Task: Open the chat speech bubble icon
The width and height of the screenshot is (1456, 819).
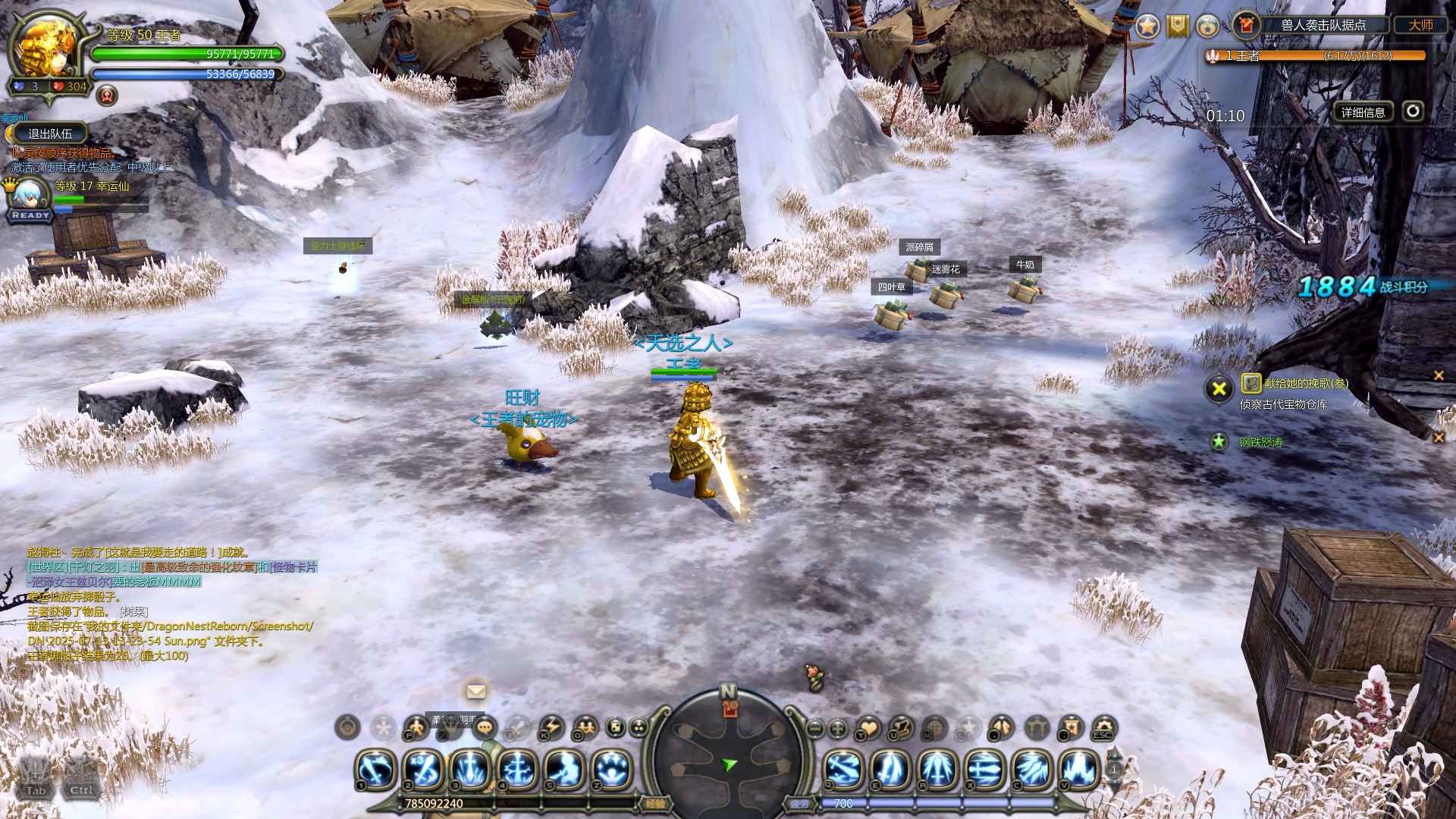Action: 485,729
